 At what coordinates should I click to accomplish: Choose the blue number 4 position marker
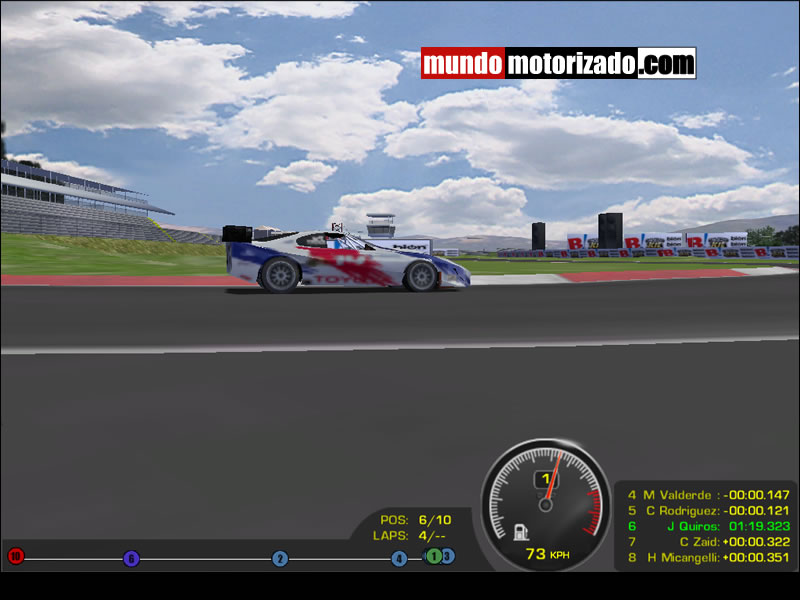coord(399,559)
